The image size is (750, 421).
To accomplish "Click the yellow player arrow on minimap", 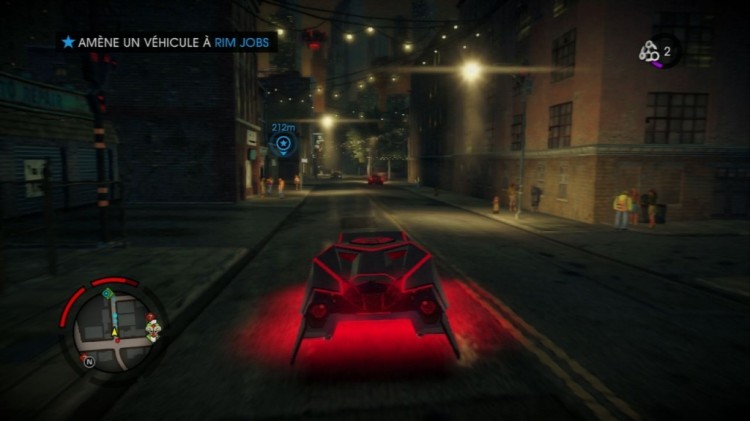I will coord(115,330).
